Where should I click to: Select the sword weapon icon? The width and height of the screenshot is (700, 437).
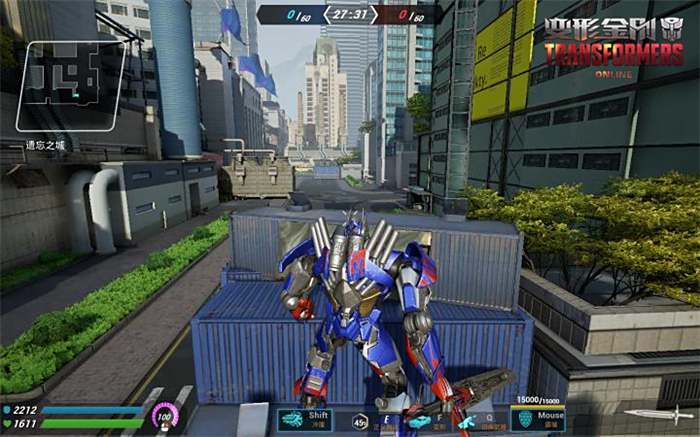651,414
